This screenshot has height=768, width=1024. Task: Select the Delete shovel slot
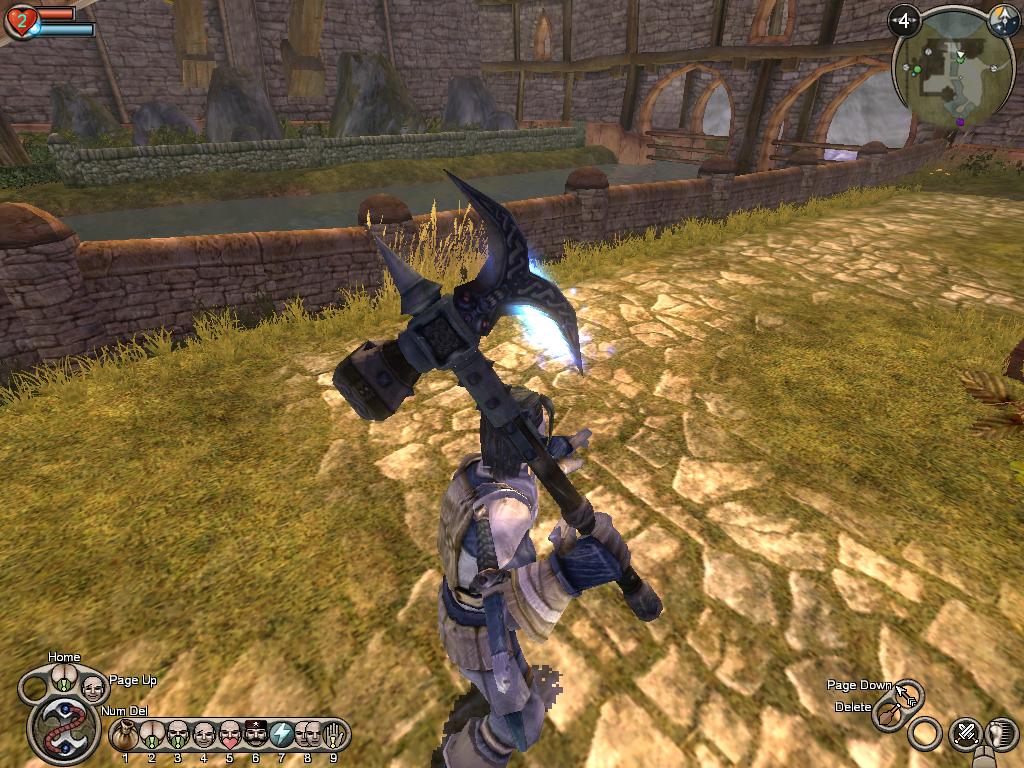click(888, 713)
